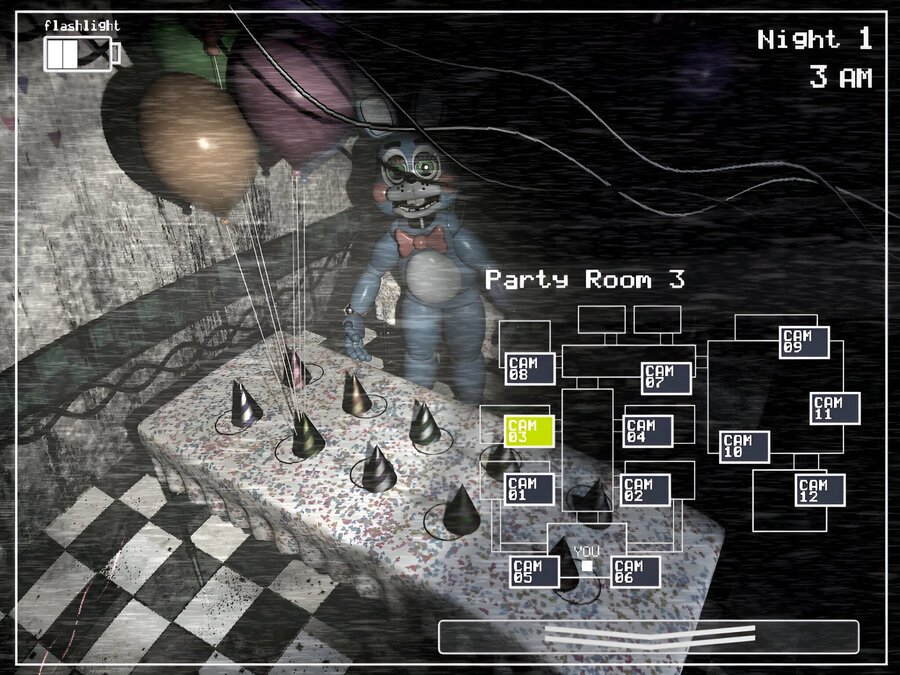
Task: Open the CAM 05 feed
Action: [x=535, y=572]
